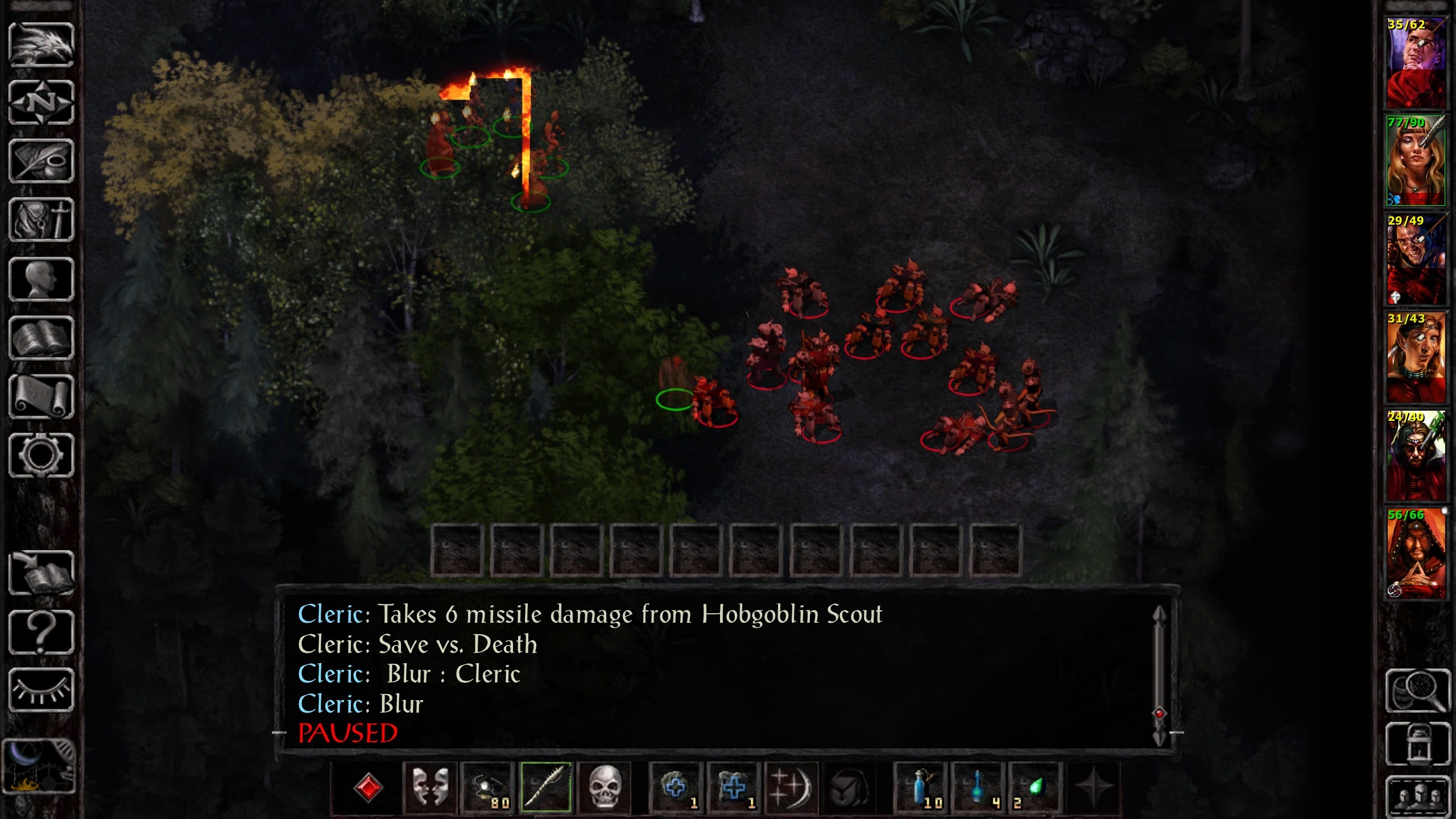Open the mage spellbook
The width and height of the screenshot is (1456, 819).
[42, 338]
